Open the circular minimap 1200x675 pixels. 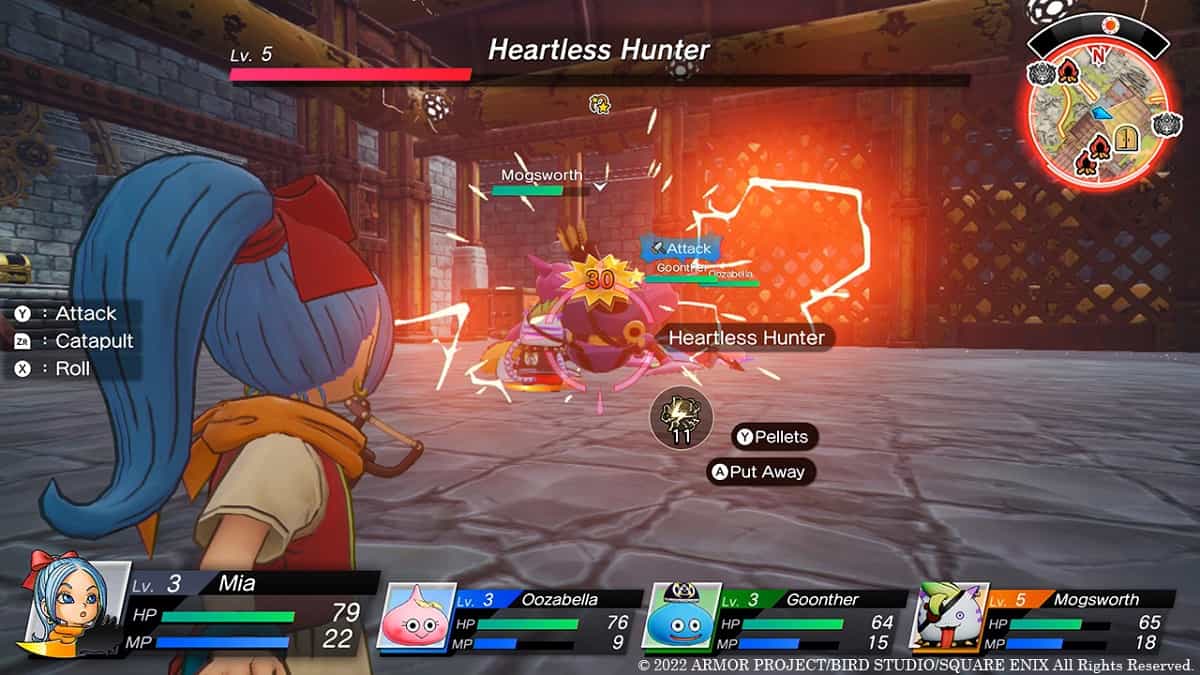click(1098, 110)
